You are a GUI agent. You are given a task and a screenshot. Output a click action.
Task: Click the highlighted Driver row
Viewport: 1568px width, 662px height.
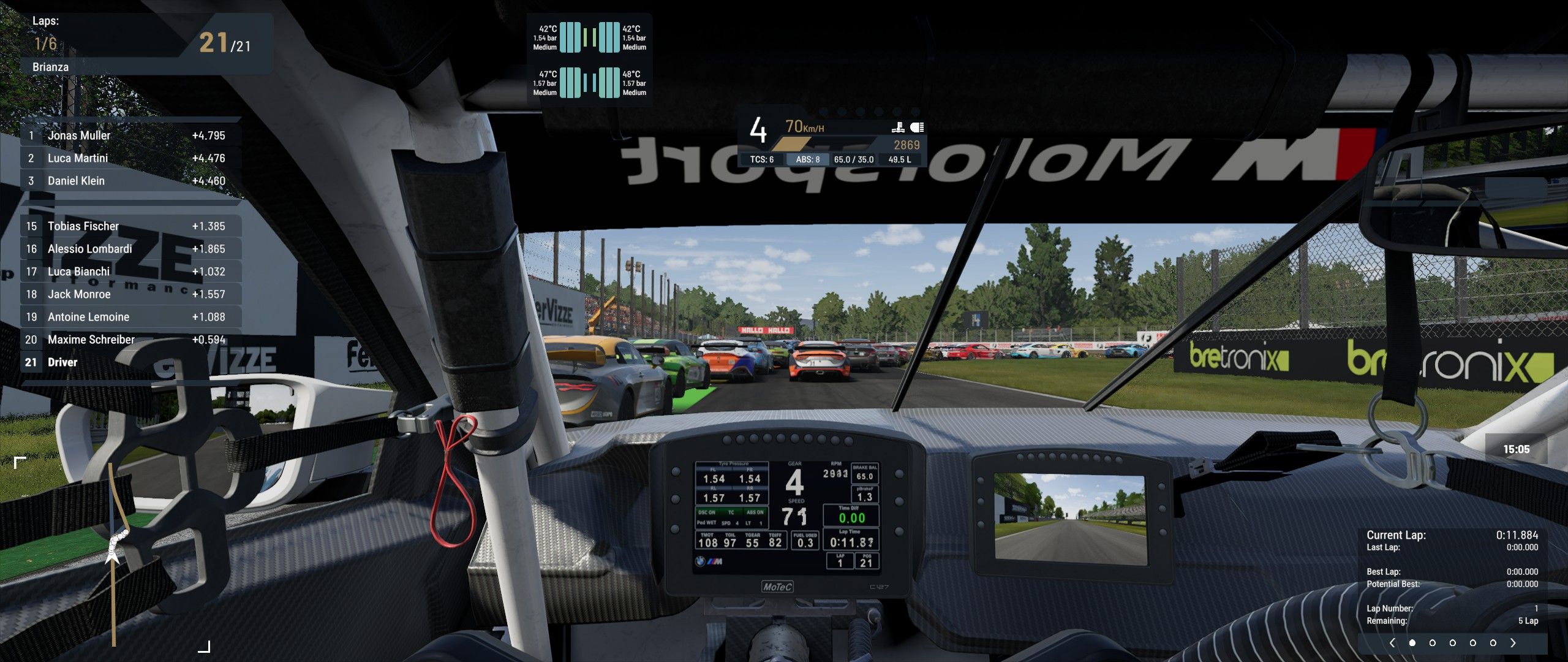[130, 362]
